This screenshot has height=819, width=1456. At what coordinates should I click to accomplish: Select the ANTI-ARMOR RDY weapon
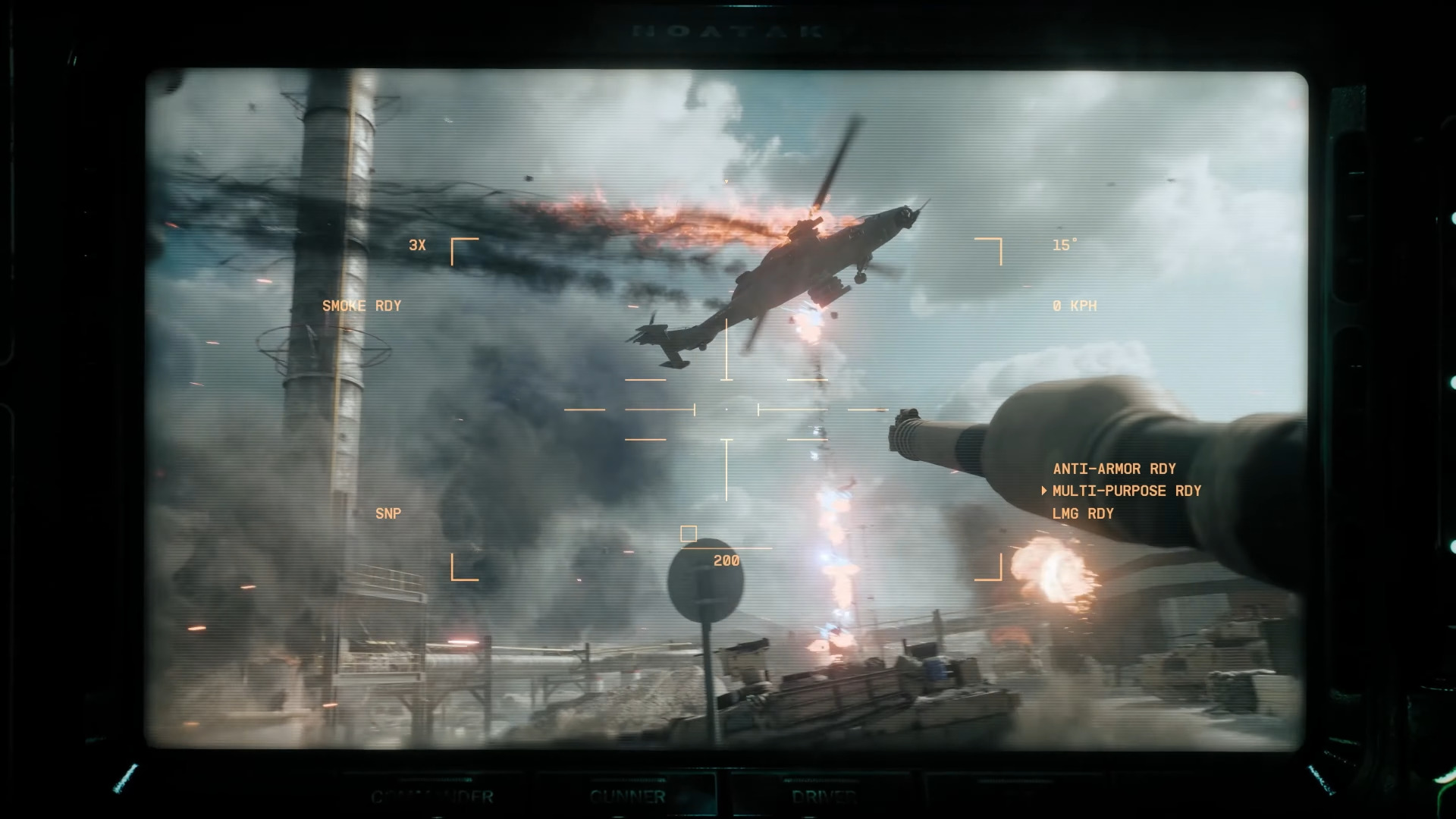click(x=1114, y=469)
